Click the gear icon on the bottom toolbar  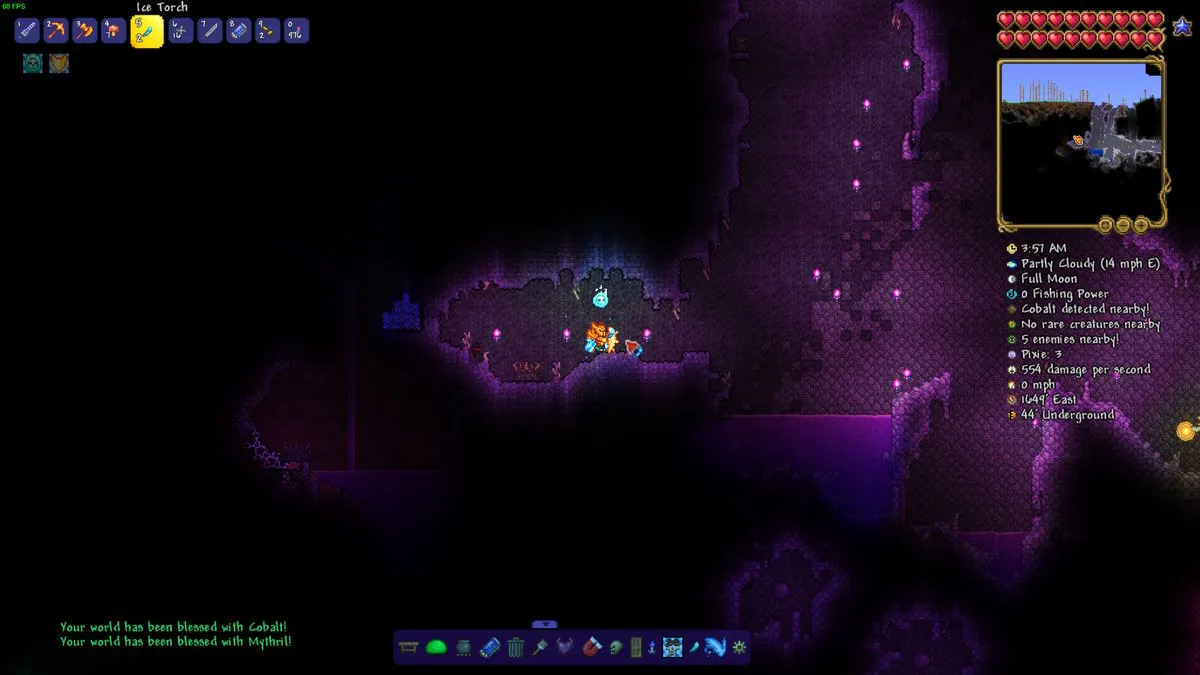tap(739, 647)
